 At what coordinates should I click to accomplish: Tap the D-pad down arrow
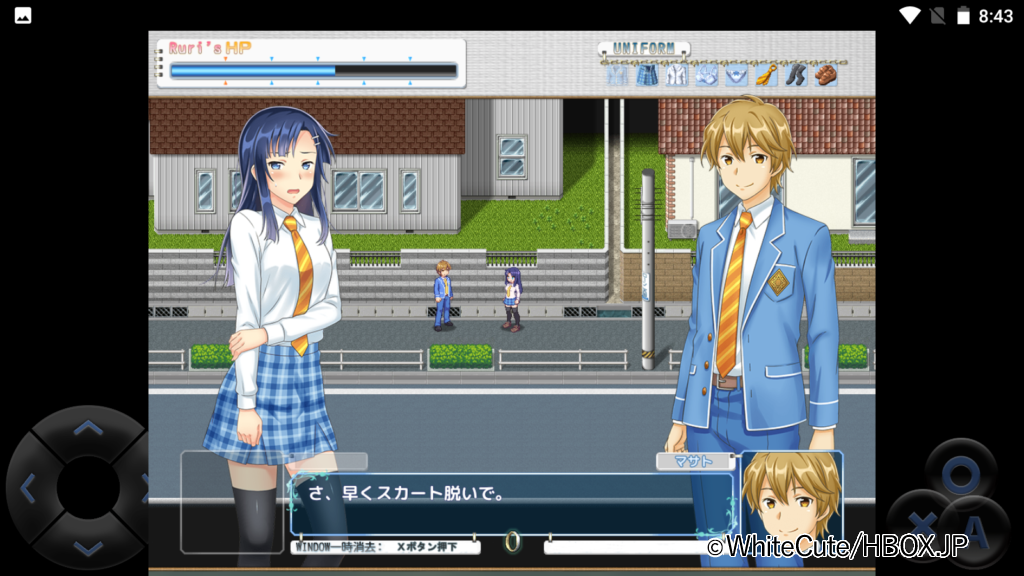(x=88, y=547)
